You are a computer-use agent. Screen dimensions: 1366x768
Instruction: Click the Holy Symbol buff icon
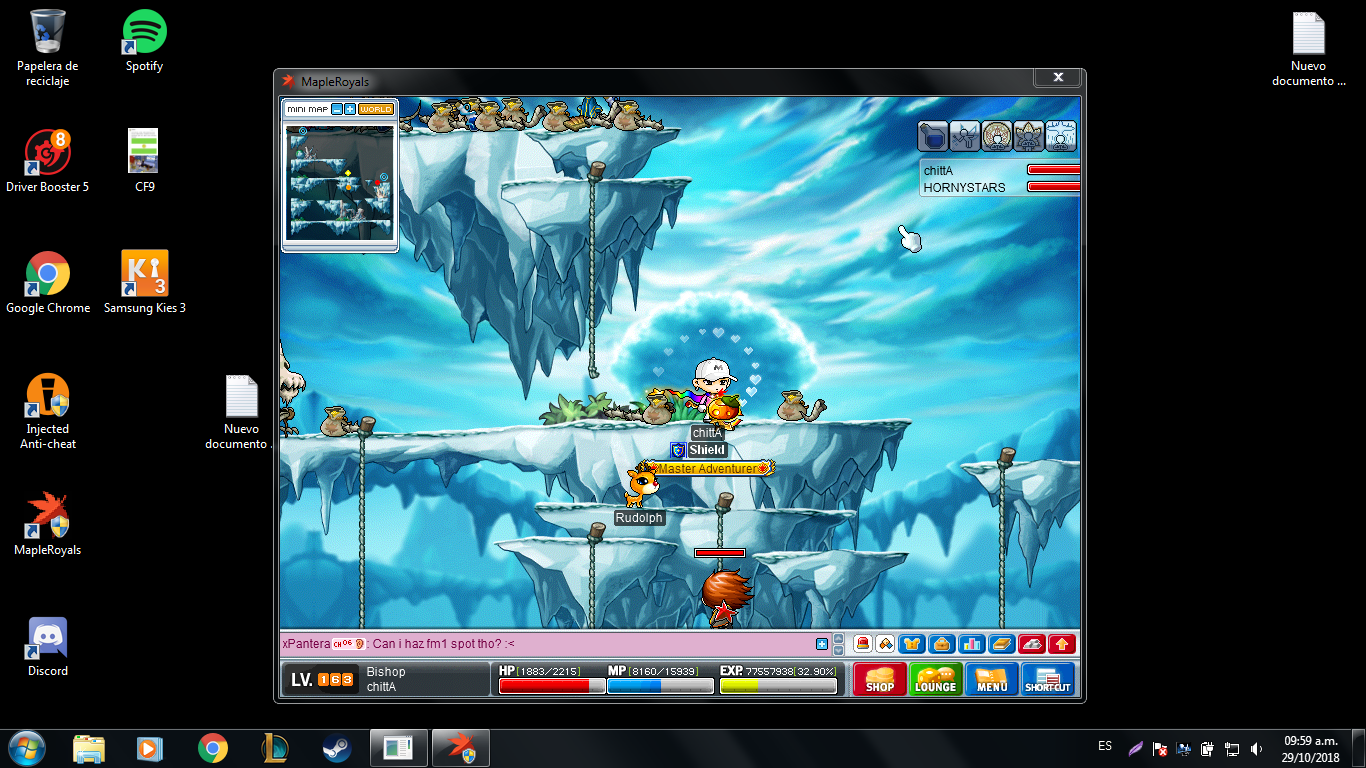(x=997, y=137)
